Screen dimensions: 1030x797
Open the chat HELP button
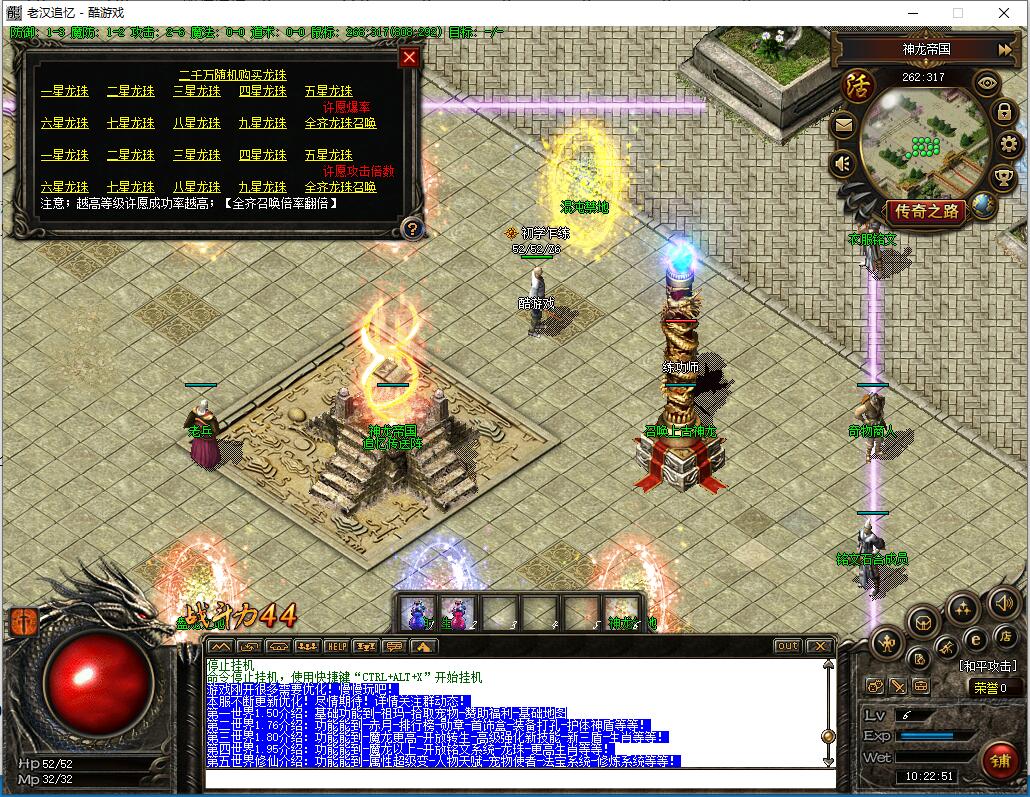(x=337, y=646)
